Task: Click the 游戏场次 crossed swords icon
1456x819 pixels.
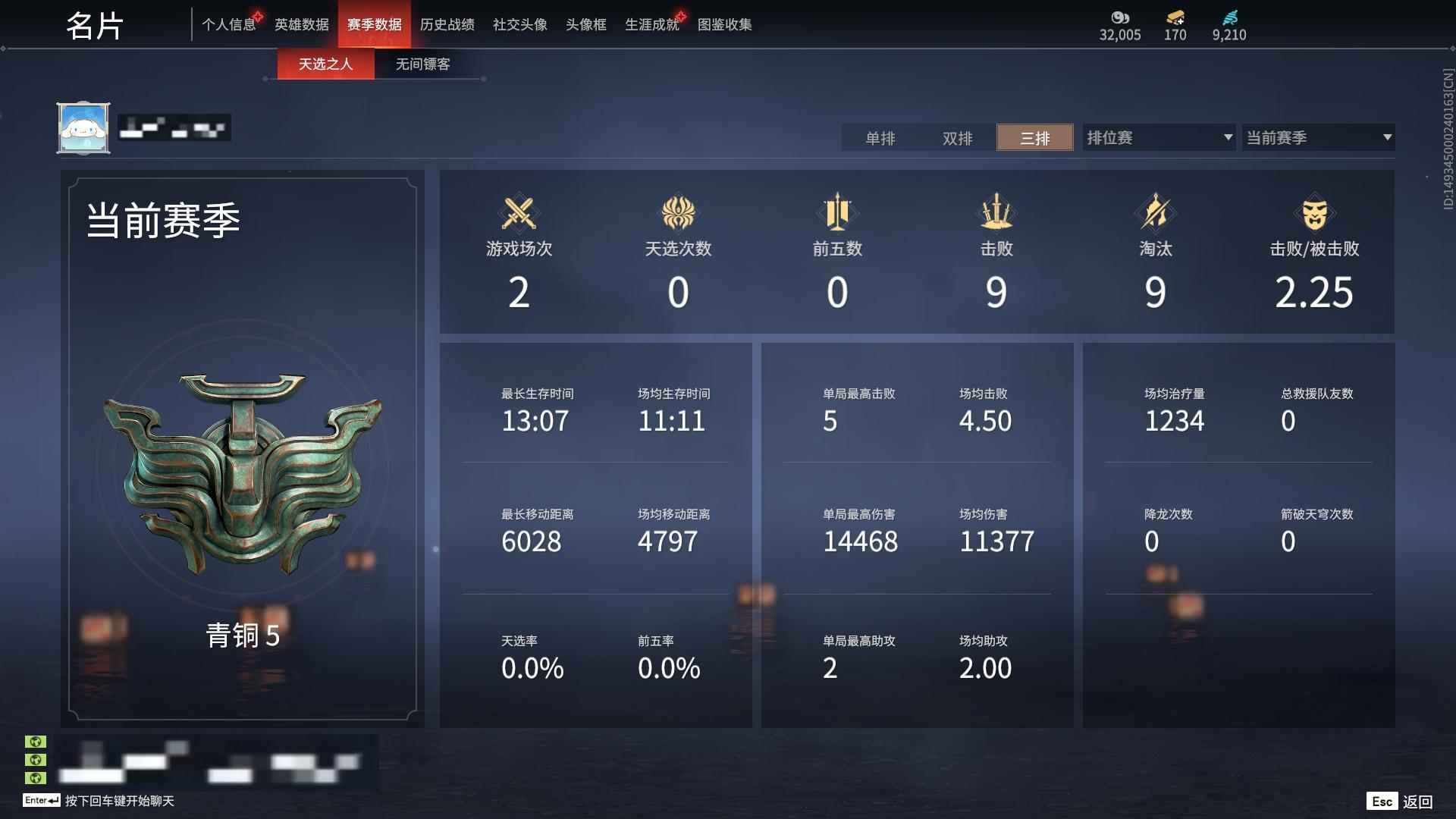Action: point(519,213)
